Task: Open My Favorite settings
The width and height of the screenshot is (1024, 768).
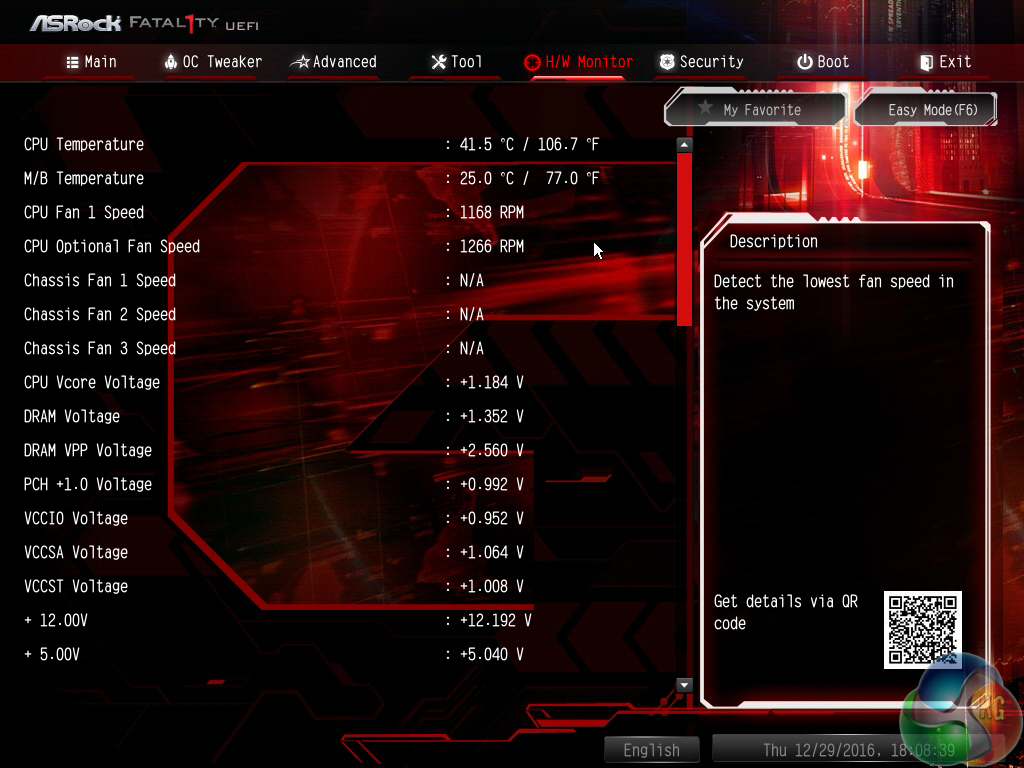Action: coord(755,110)
